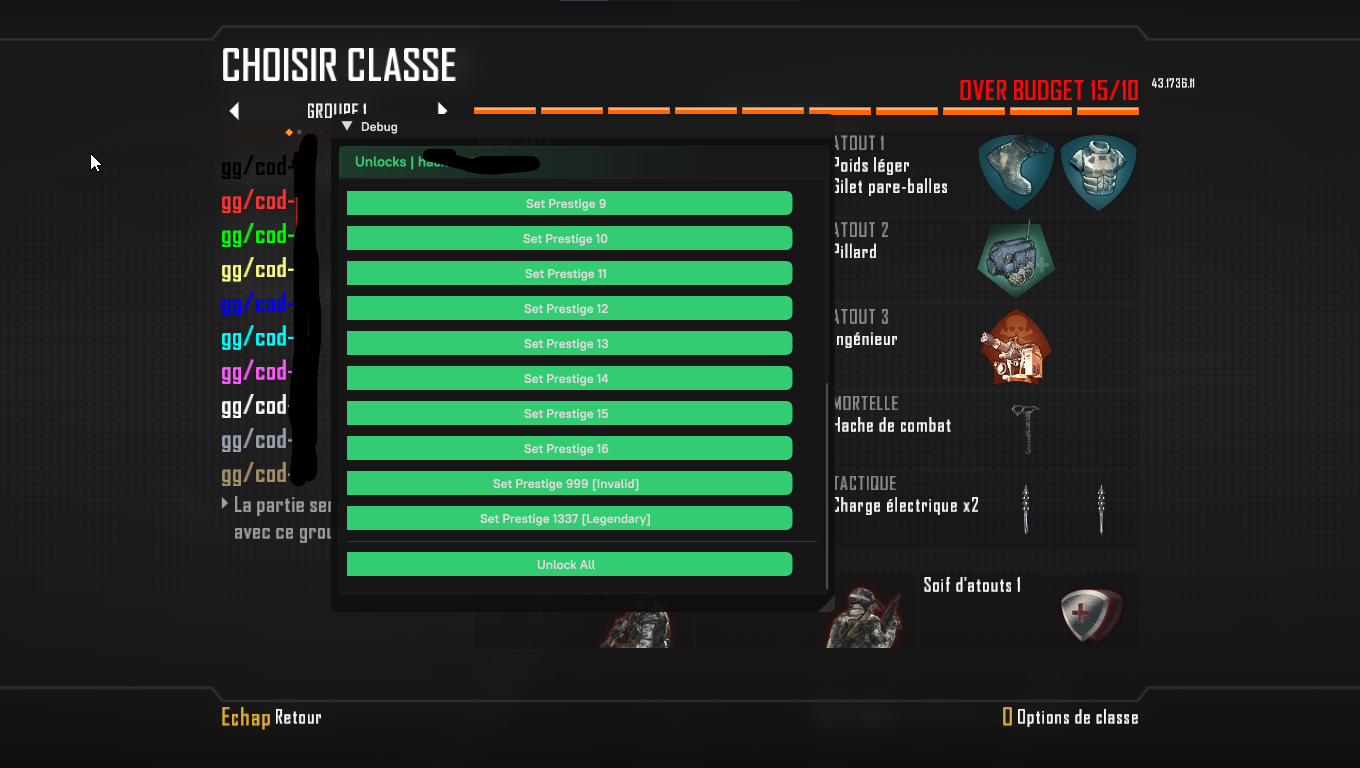
Task: Click Set Prestige 14
Action: click(569, 379)
